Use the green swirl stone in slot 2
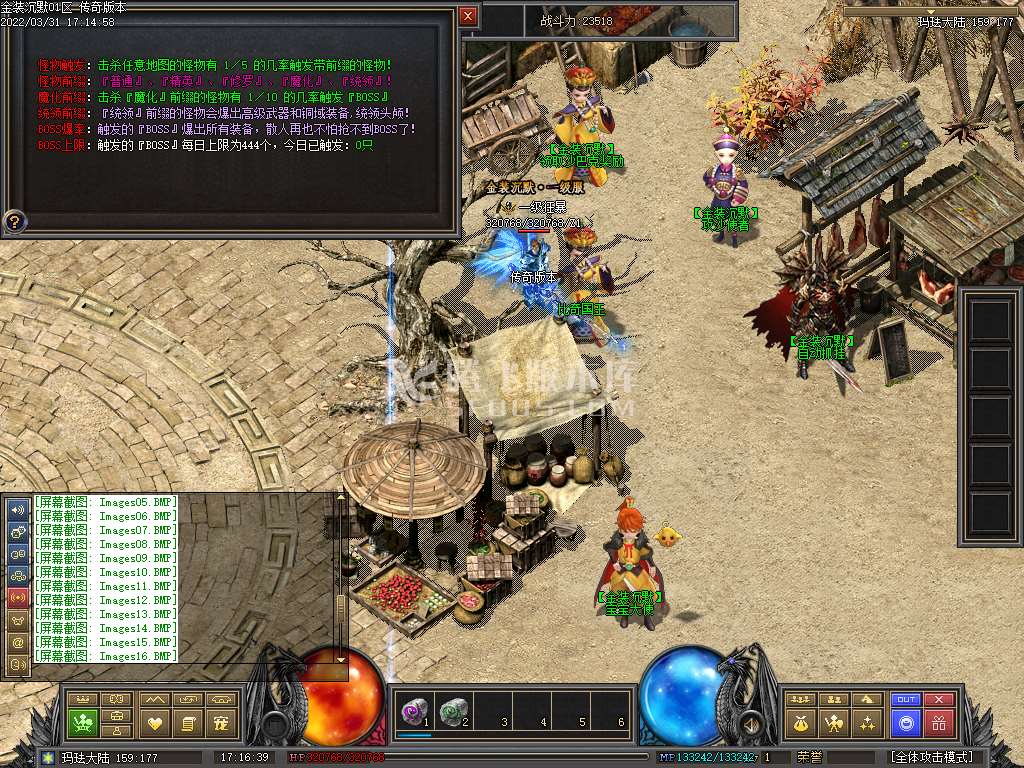This screenshot has width=1024, height=768. coord(455,711)
